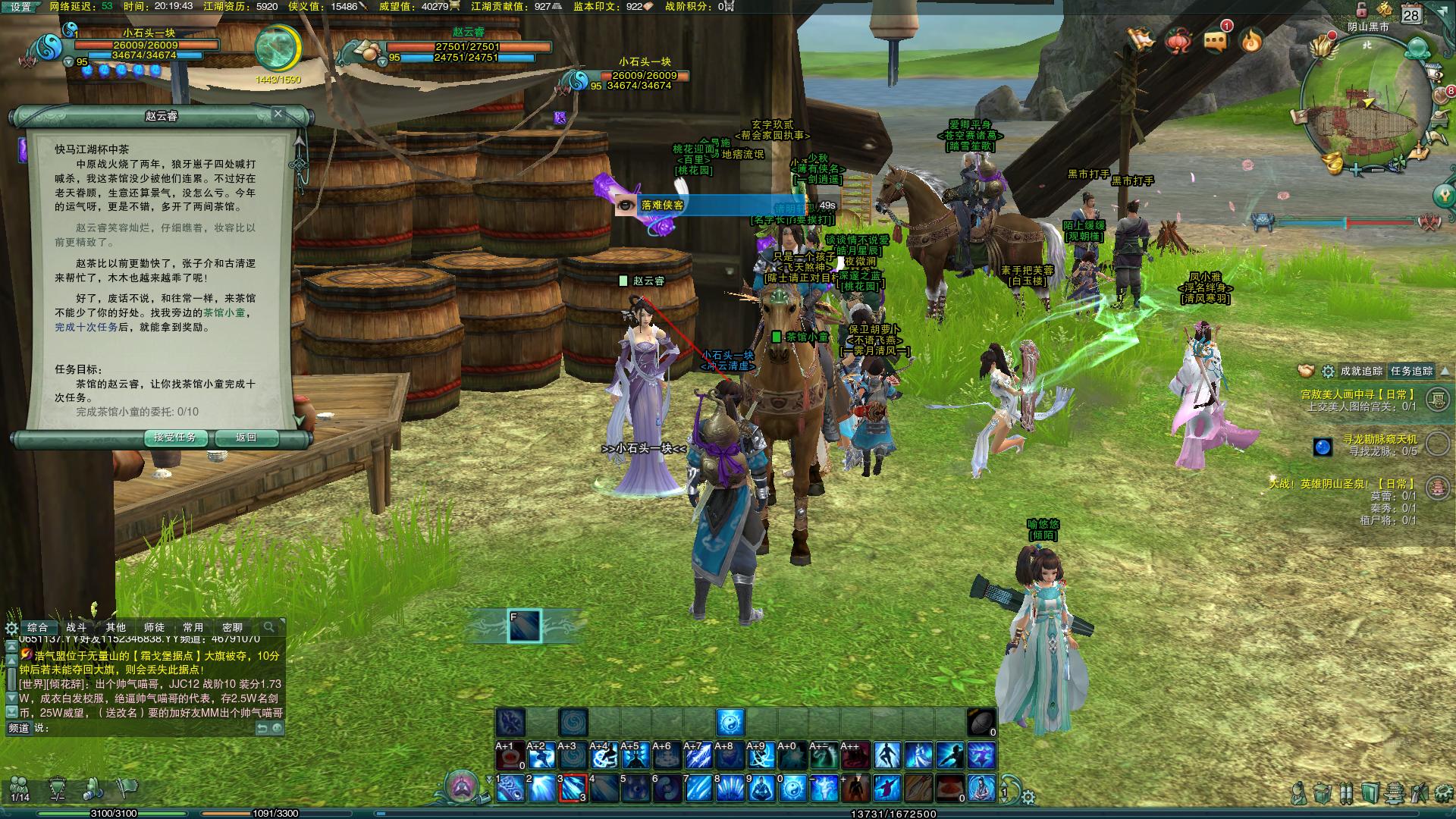The height and width of the screenshot is (819, 1456).
Task: Accept the quest with 接受任务 button
Action: 175,438
